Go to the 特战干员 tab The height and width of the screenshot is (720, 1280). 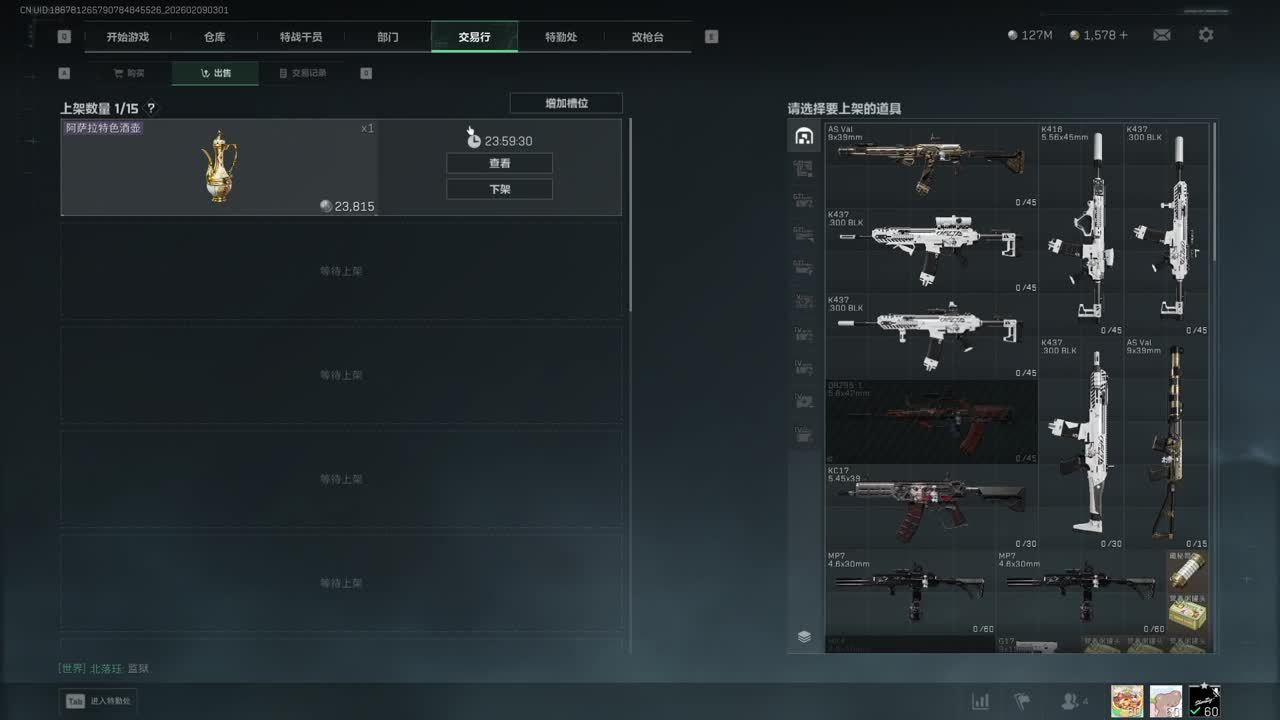pyautogui.click(x=301, y=37)
